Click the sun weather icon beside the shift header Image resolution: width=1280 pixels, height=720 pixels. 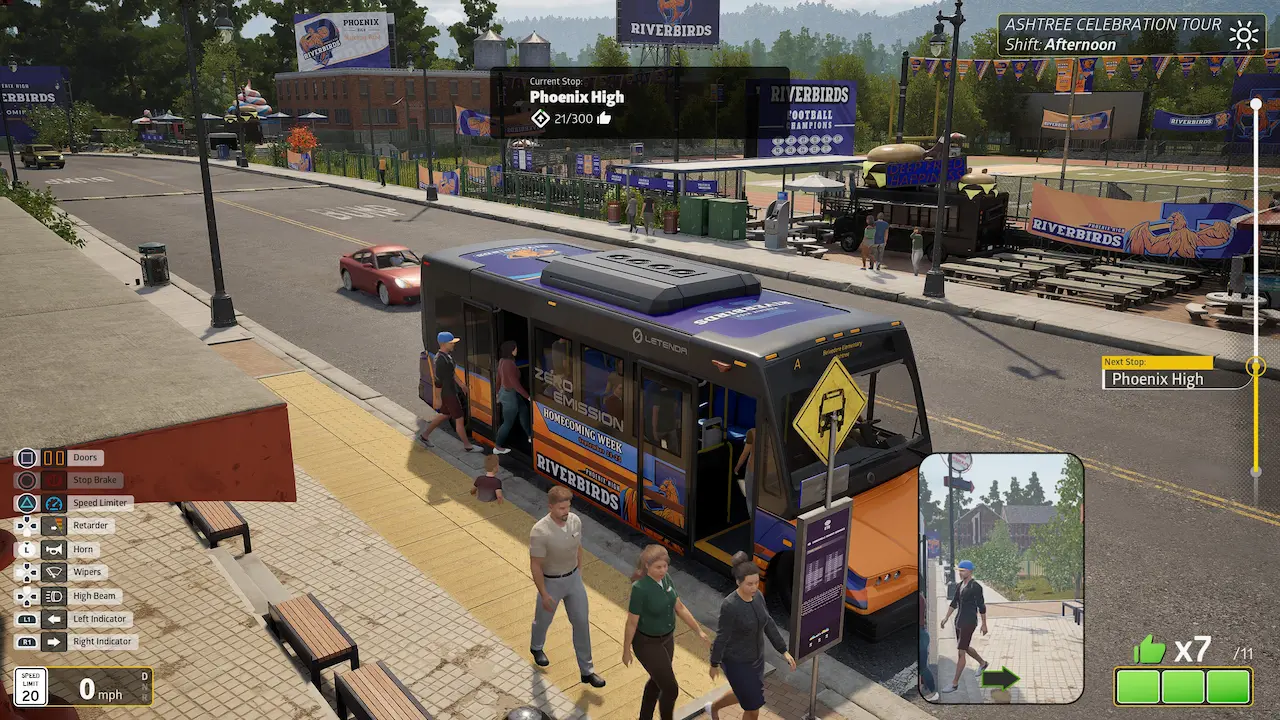tap(1243, 33)
